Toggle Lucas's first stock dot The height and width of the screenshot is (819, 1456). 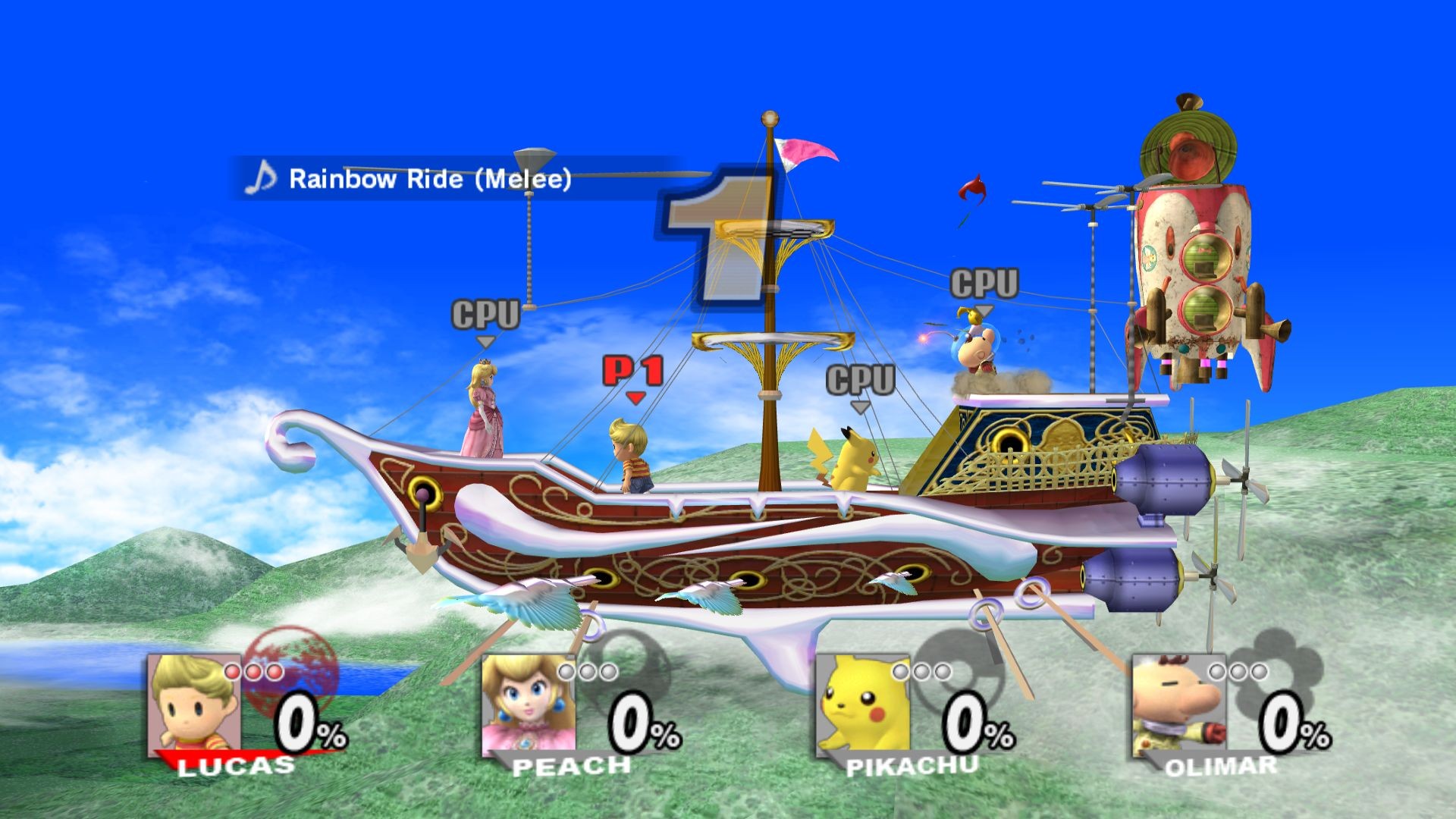point(233,670)
